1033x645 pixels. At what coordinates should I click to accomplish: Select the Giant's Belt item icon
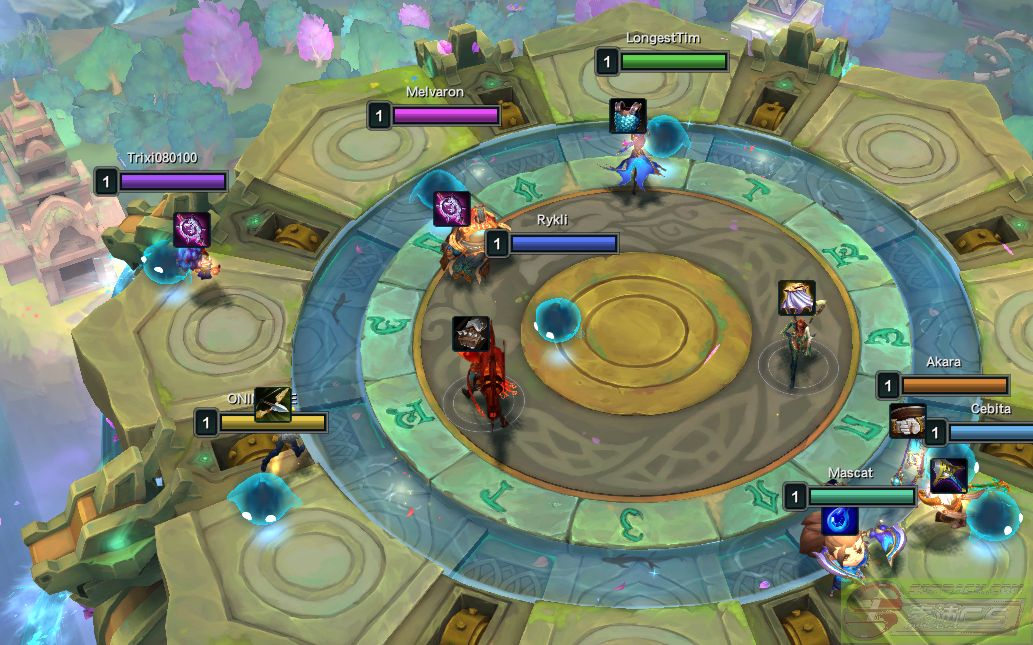(907, 421)
